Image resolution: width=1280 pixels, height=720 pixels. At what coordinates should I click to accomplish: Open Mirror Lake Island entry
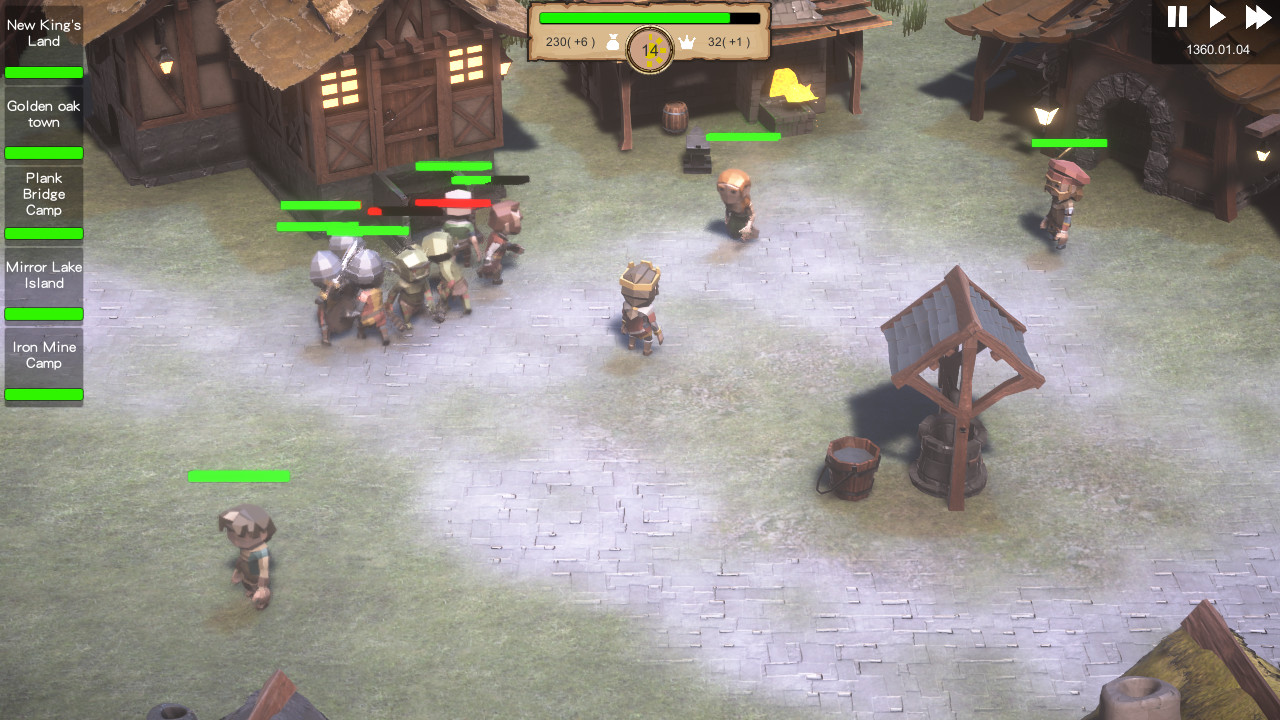click(x=44, y=275)
